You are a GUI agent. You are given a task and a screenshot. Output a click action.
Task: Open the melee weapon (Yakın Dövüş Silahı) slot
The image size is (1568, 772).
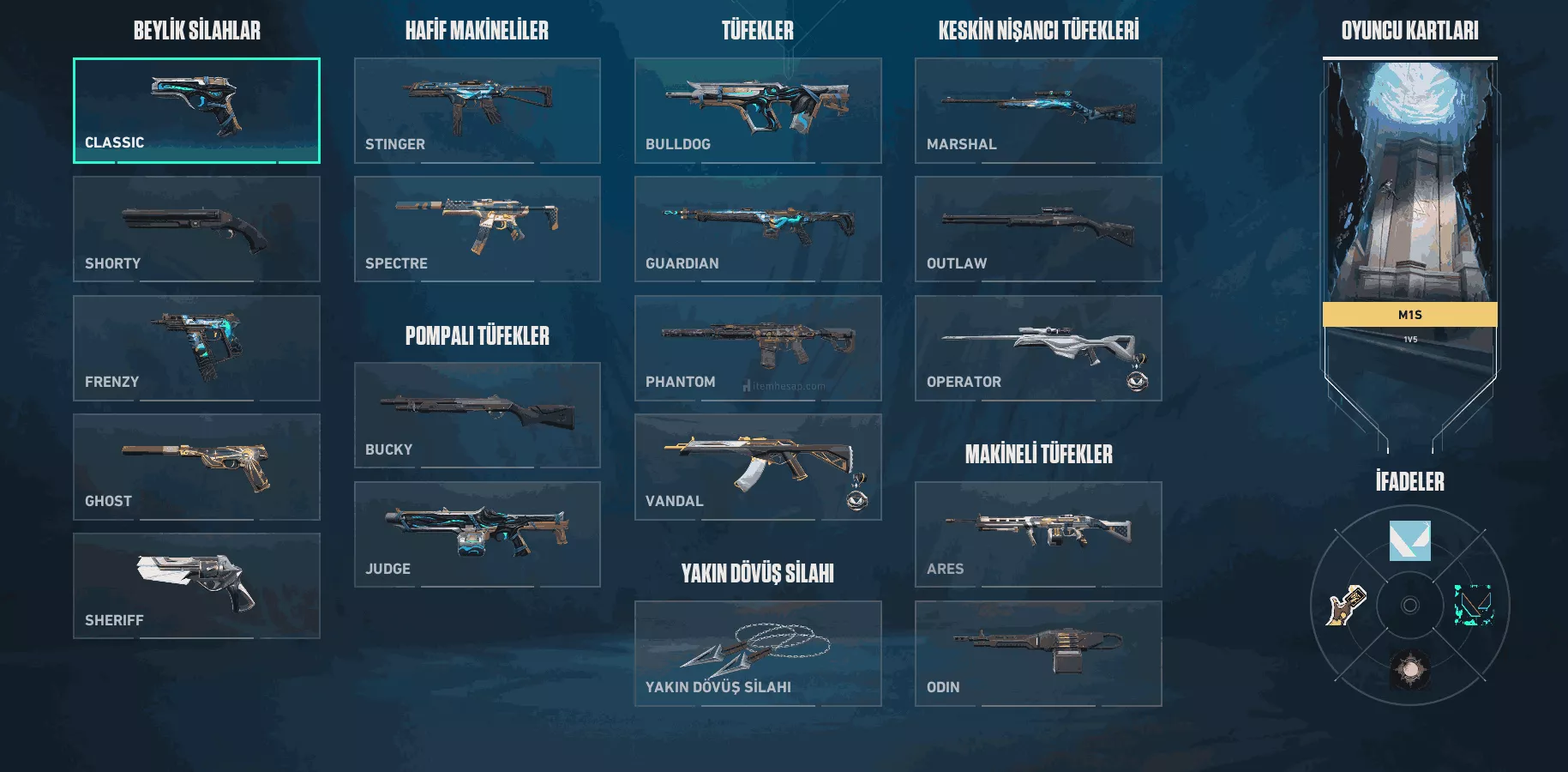758,654
